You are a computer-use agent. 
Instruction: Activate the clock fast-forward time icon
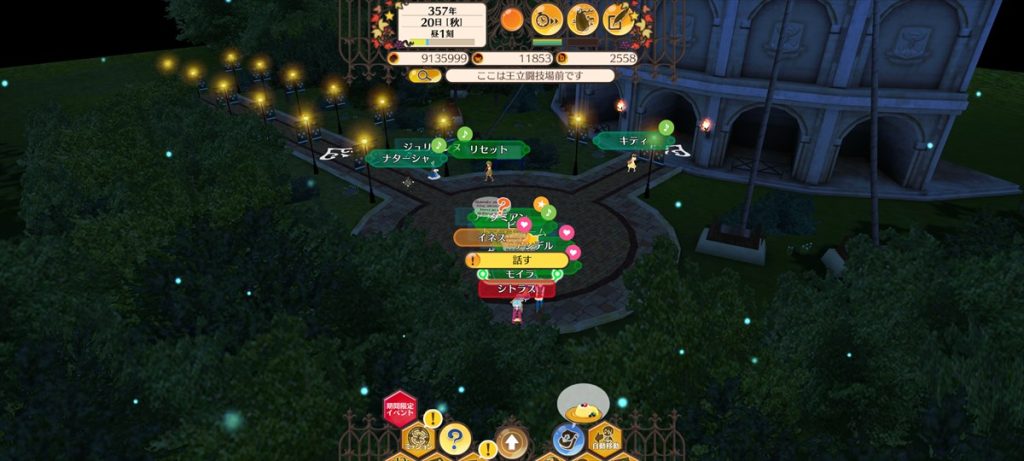(547, 18)
